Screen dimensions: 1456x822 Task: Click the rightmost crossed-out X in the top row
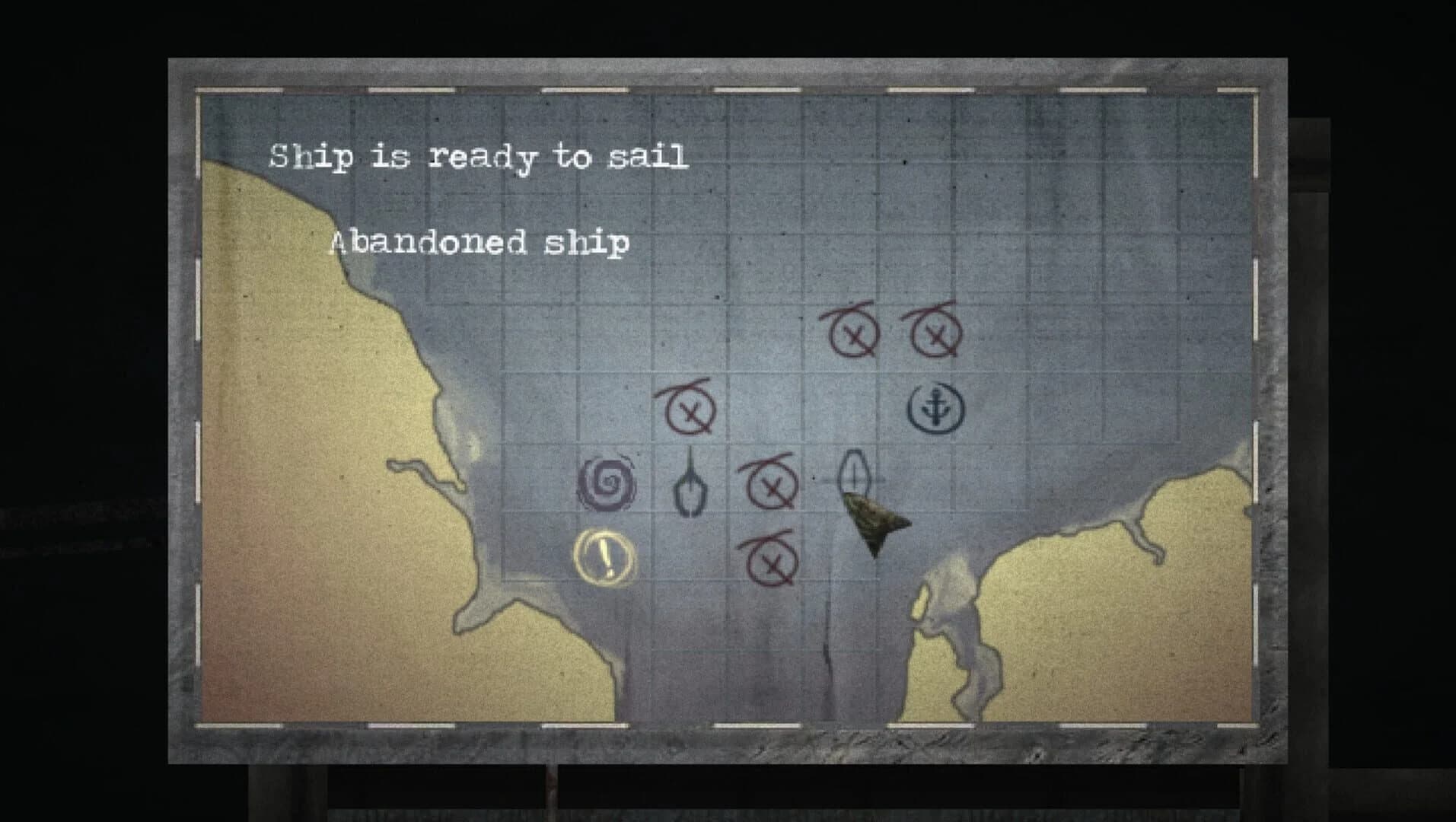click(937, 336)
